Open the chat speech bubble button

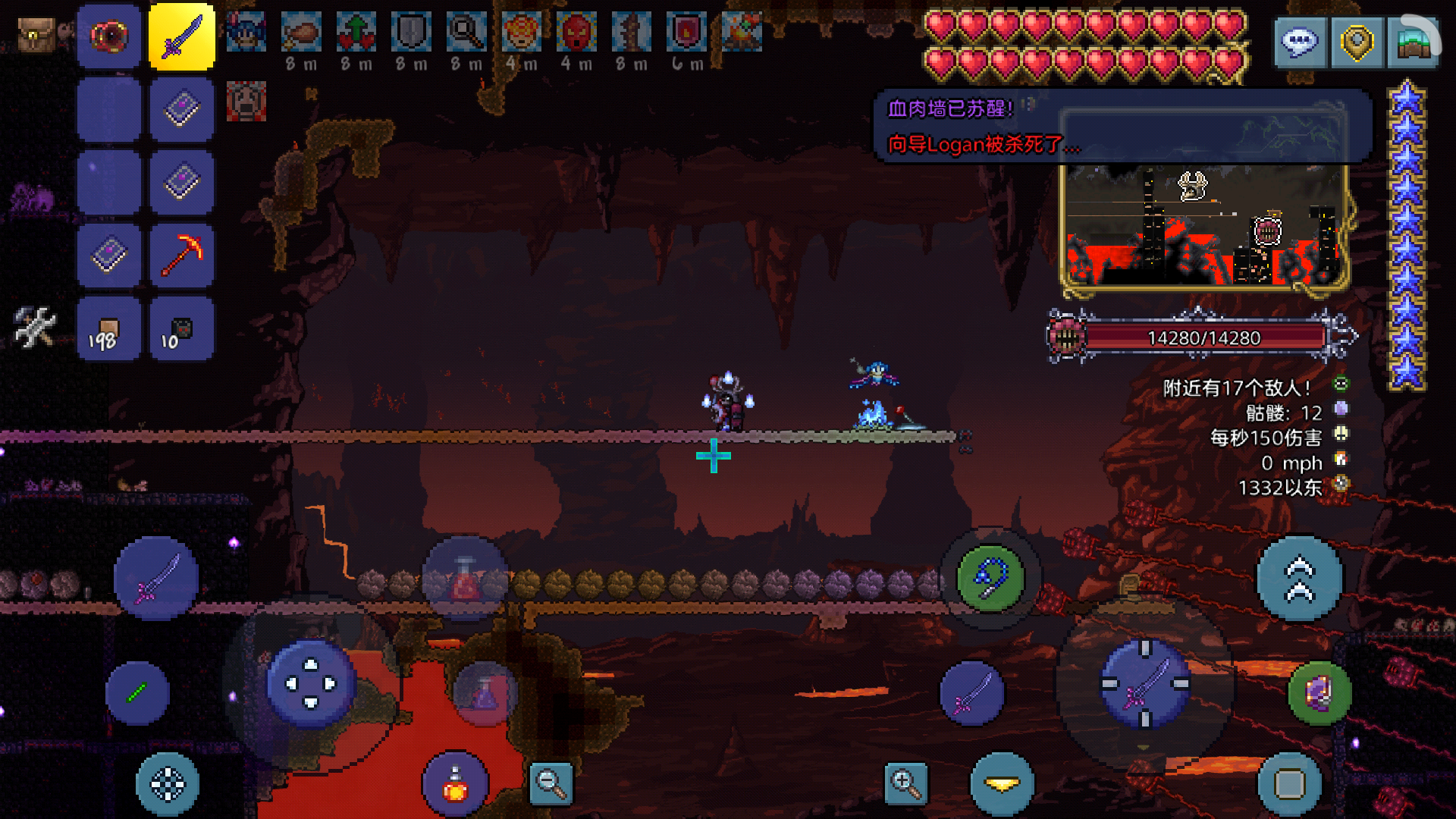pyautogui.click(x=1300, y=42)
